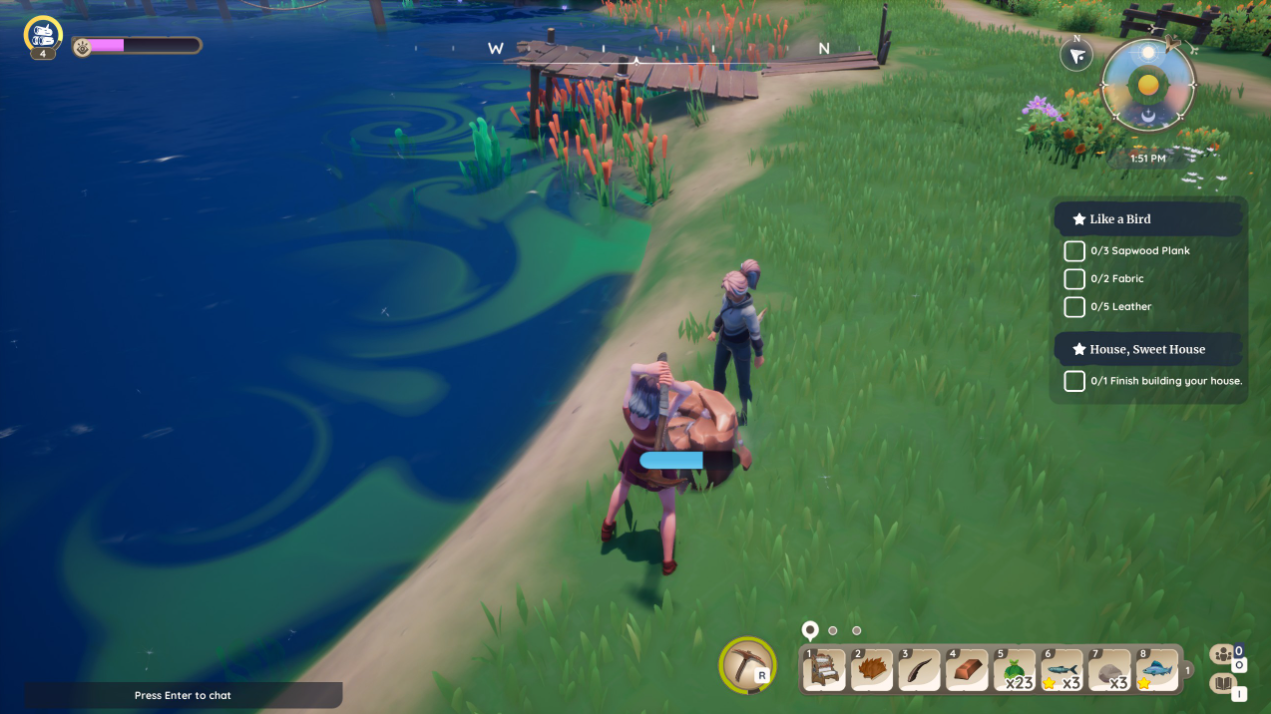Image resolution: width=1271 pixels, height=714 pixels.
Task: Open the journal book icon
Action: click(x=1223, y=684)
